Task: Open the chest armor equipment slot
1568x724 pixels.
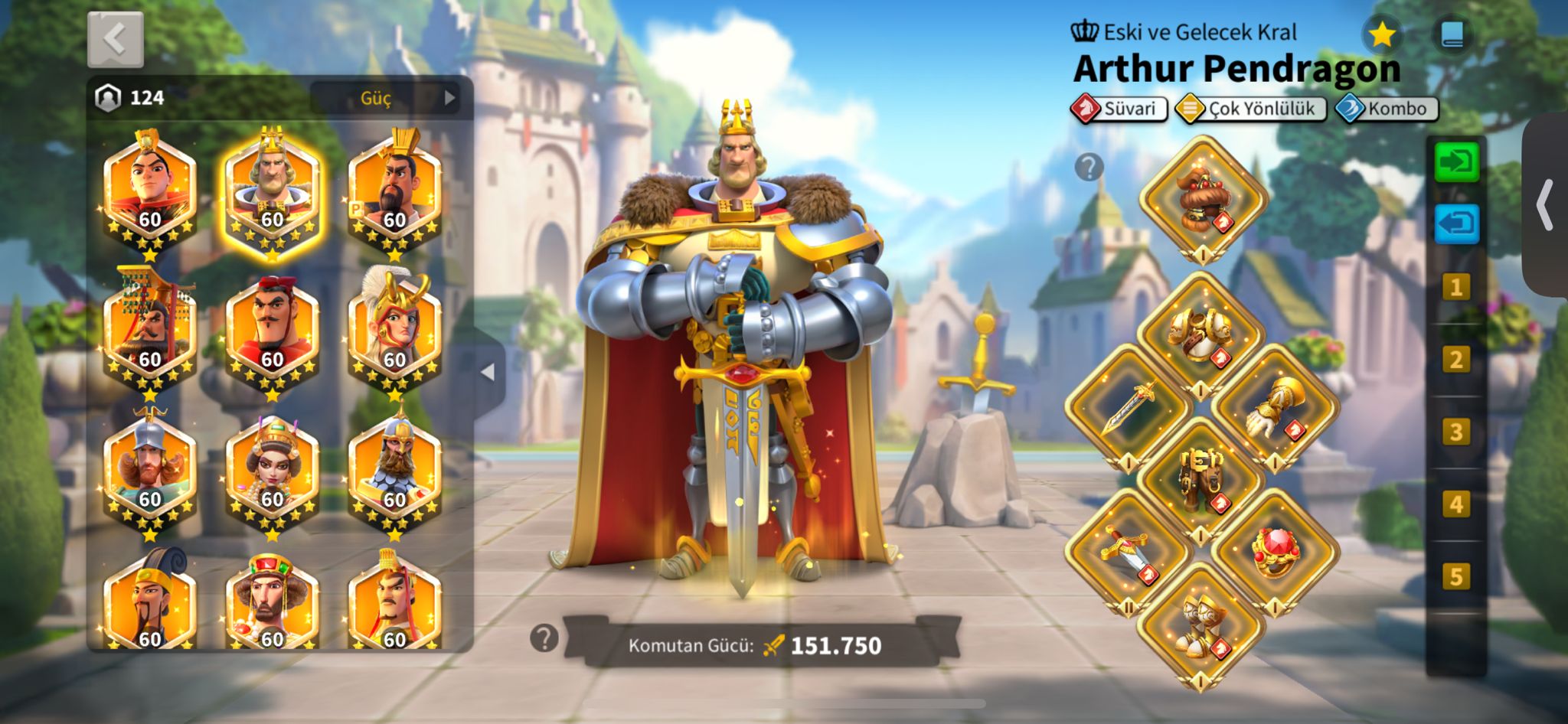Action: [x=1200, y=333]
